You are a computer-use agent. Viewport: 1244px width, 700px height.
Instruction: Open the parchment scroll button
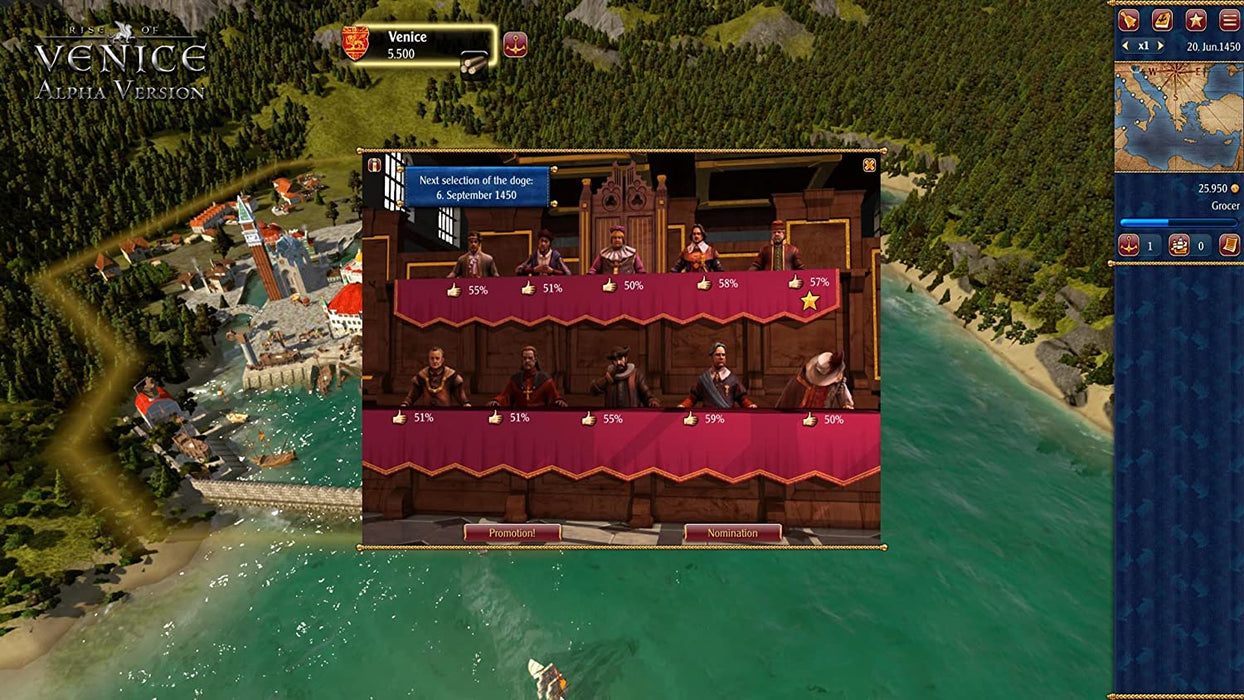[x=1229, y=245]
